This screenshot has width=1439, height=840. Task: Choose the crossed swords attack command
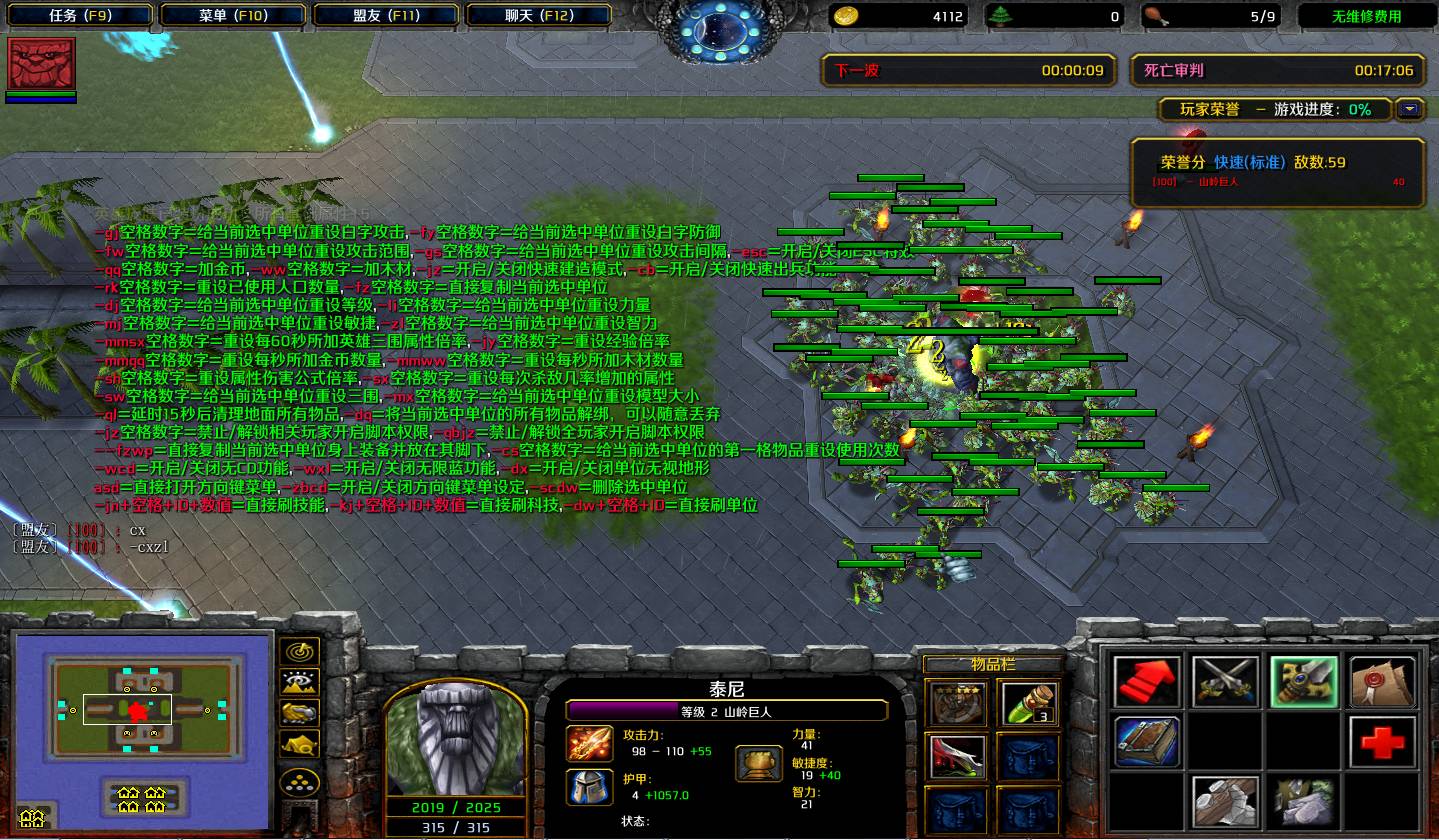1225,682
